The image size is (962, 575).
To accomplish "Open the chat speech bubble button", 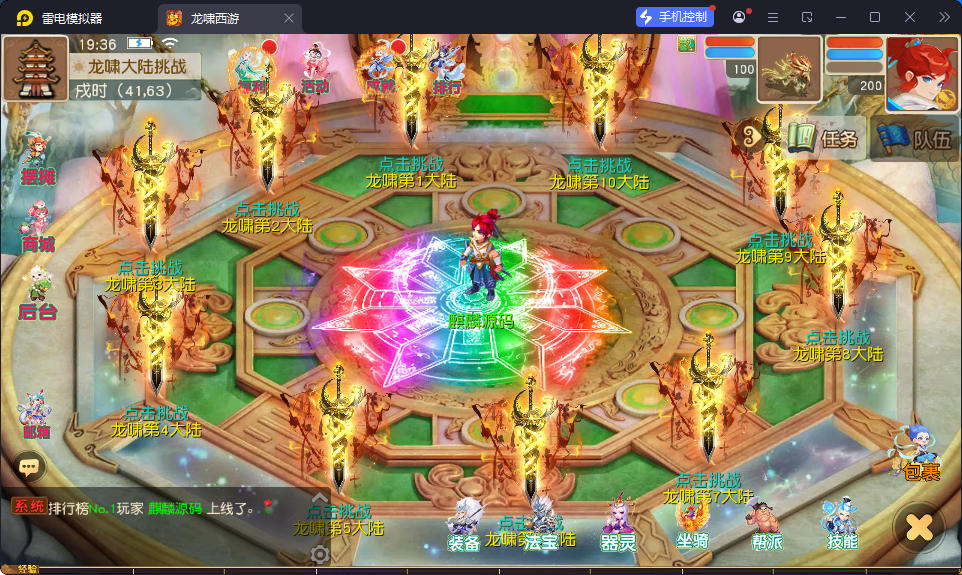I will (x=29, y=465).
